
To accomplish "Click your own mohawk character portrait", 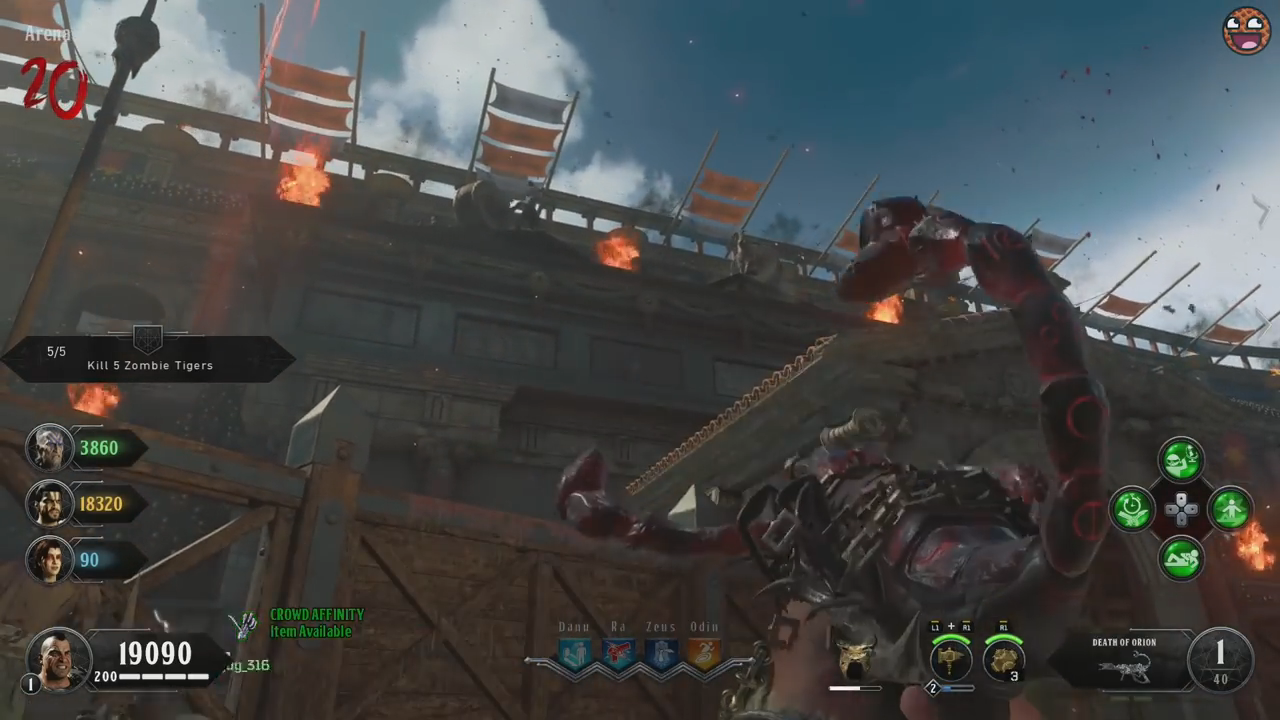I will (x=59, y=658).
